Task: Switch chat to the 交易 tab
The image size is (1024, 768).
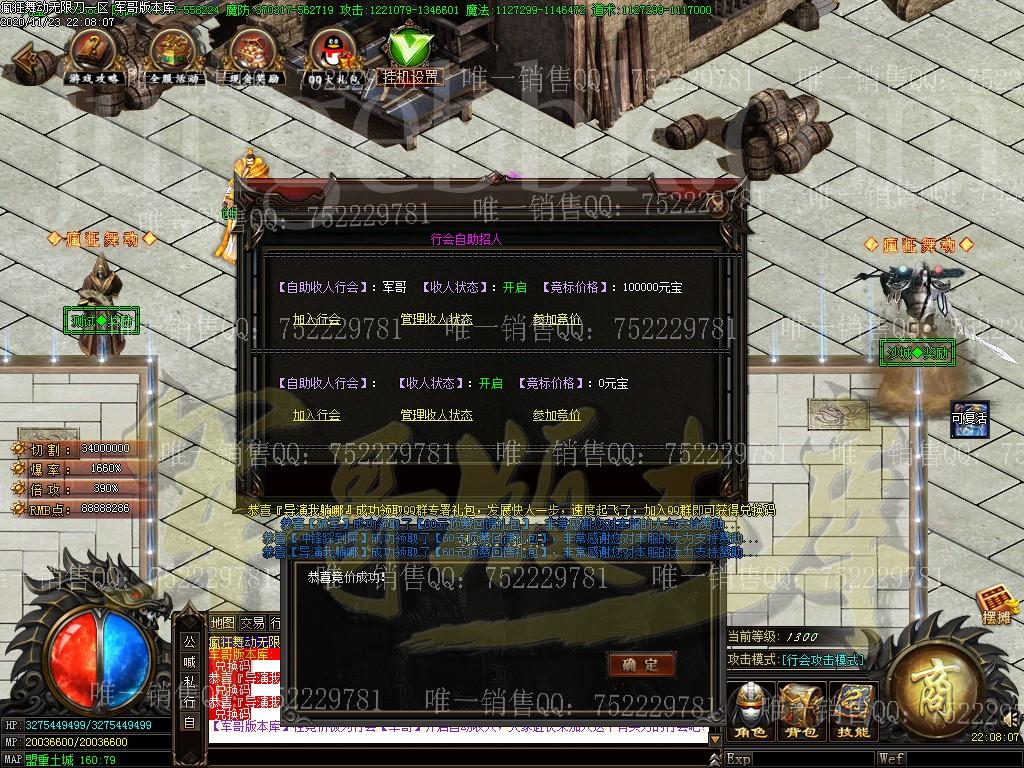Action: pyautogui.click(x=252, y=623)
